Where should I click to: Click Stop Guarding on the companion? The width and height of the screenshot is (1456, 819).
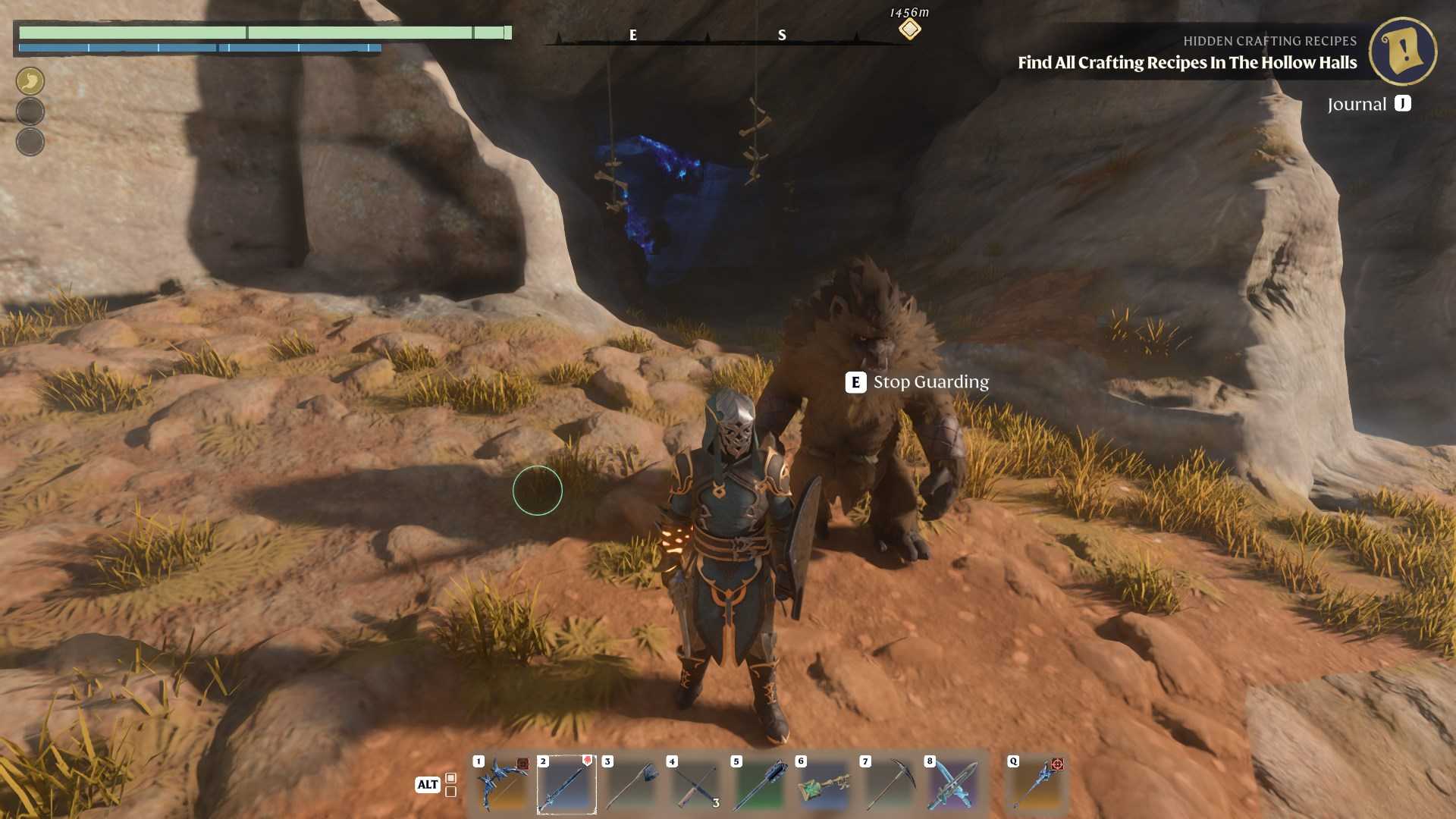pyautogui.click(x=918, y=382)
